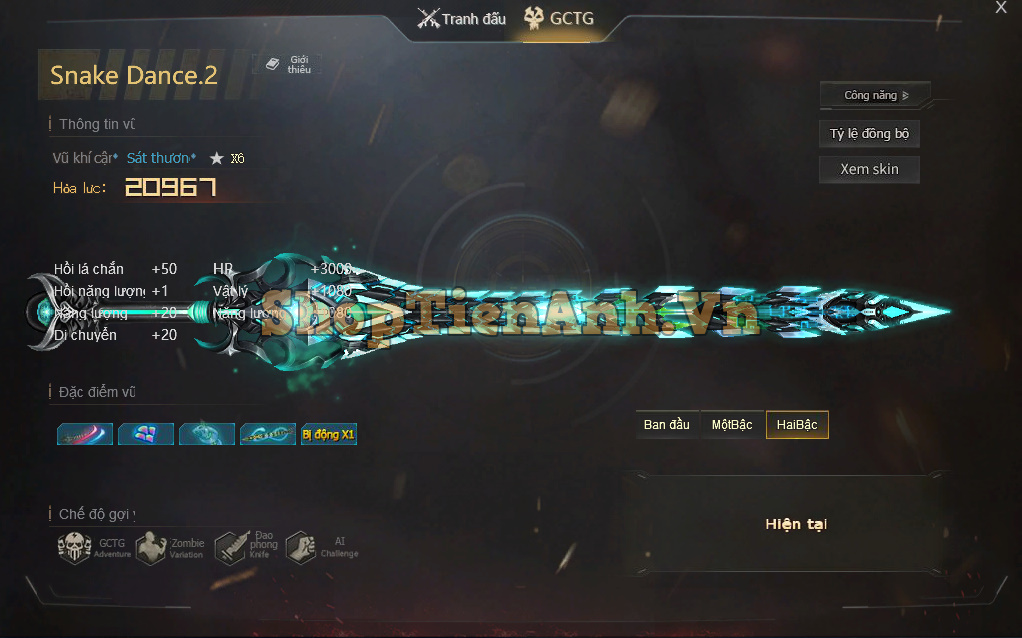The width and height of the screenshot is (1022, 638).
Task: Choose the Ban đầu upgrade tier
Action: coord(667,425)
